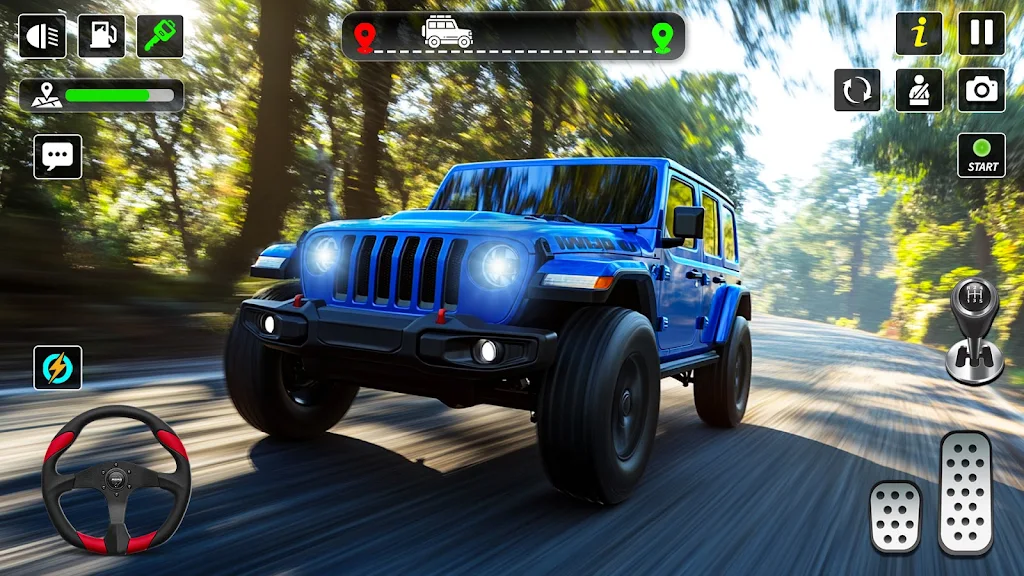Activate the lightning bolt boost
The width and height of the screenshot is (1024, 576).
point(58,368)
